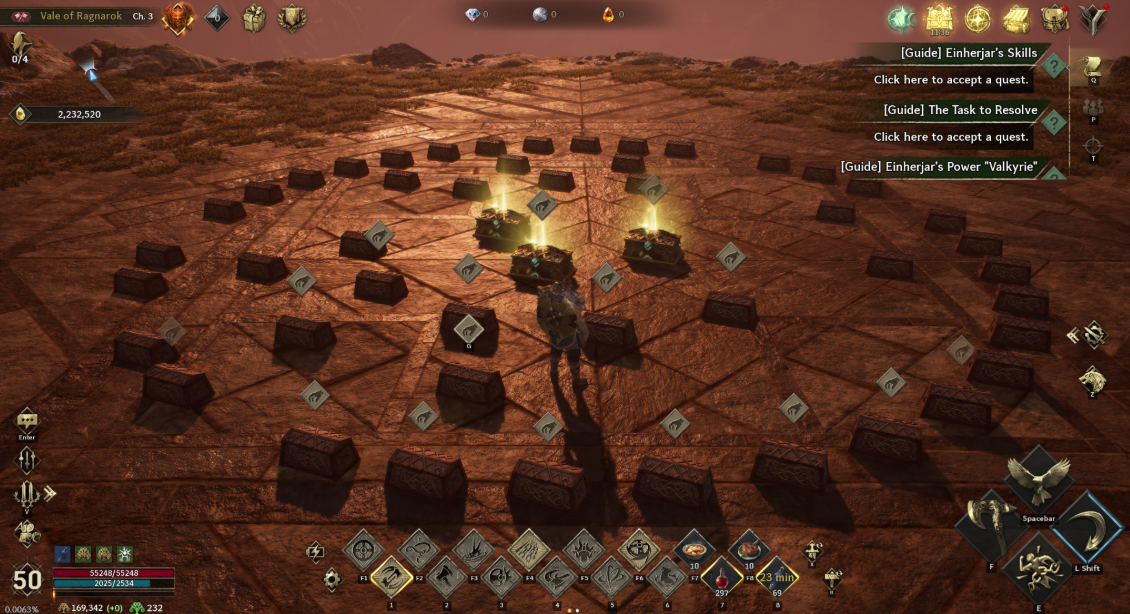Open the gear settings icon
Viewport: 1130px width, 614px height.
point(332,579)
